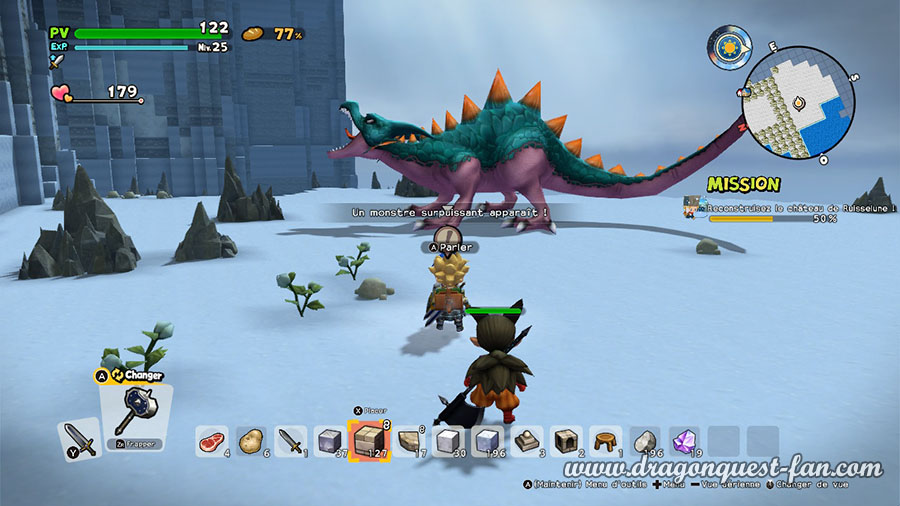
Task: Click the equipped sword weapon icon
Action: pos(81,439)
